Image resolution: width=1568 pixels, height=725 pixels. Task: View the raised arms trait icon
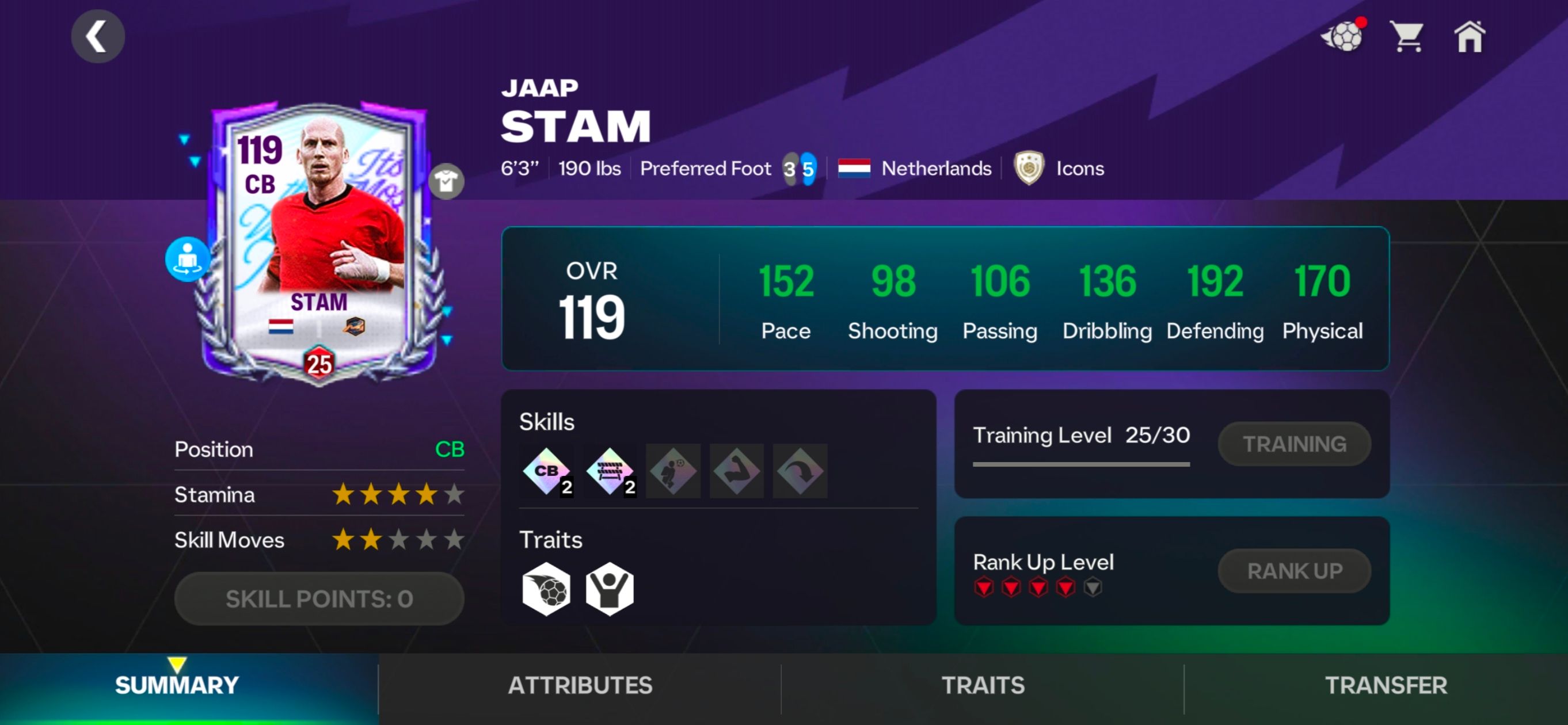coord(610,589)
